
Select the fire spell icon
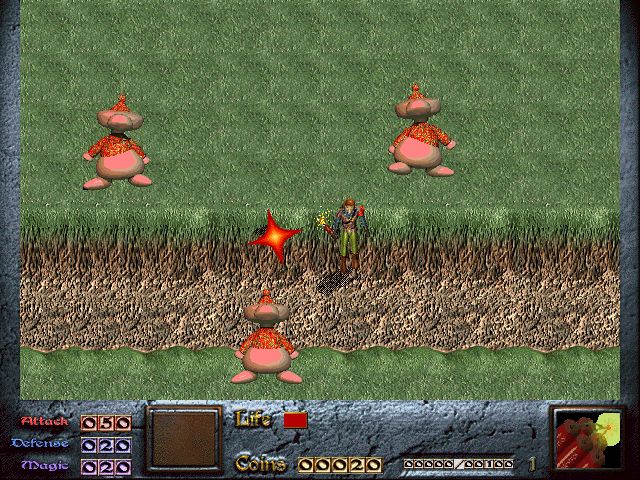point(587,439)
